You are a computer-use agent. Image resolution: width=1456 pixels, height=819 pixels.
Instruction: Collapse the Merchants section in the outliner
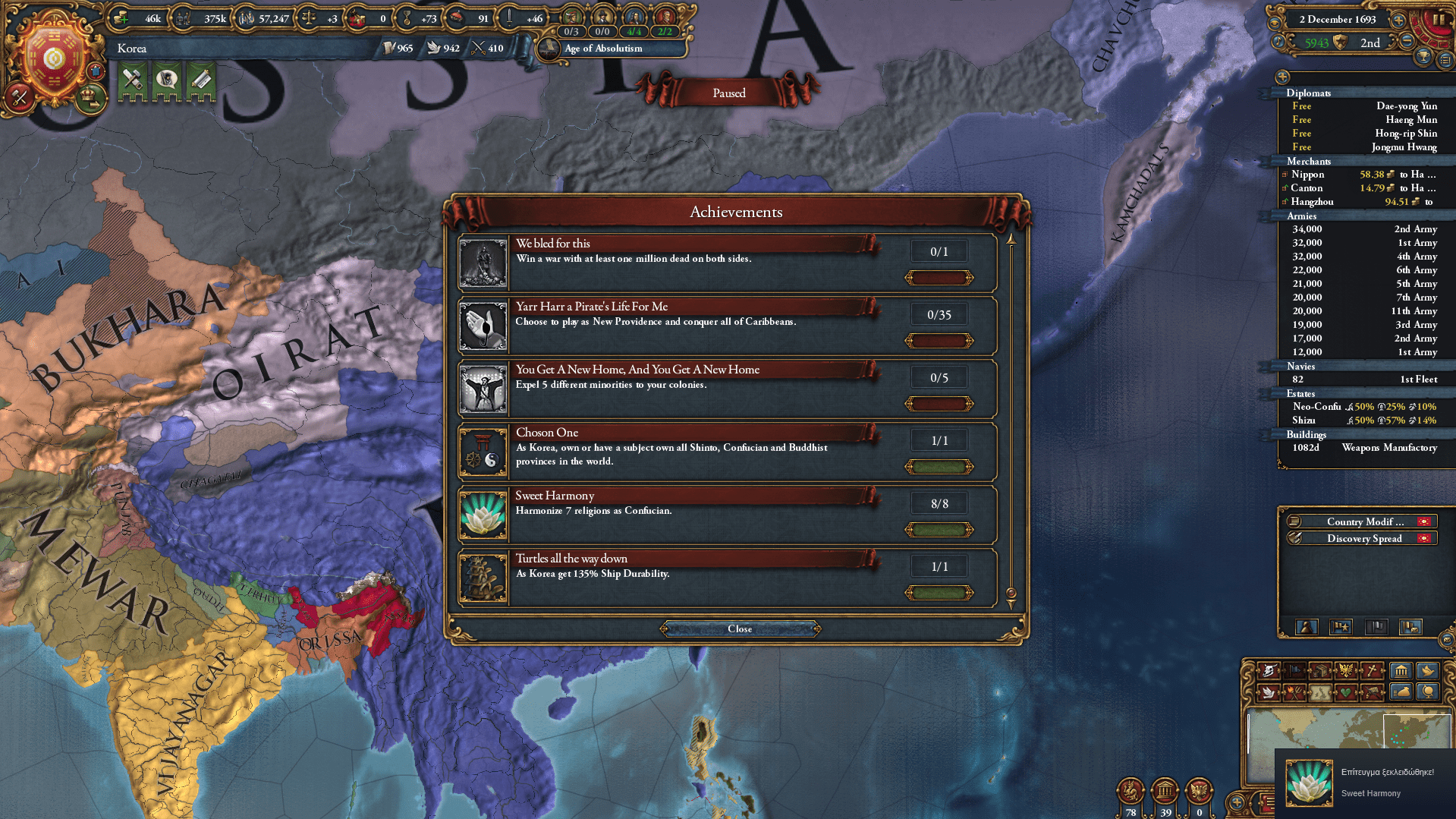[x=1308, y=161]
